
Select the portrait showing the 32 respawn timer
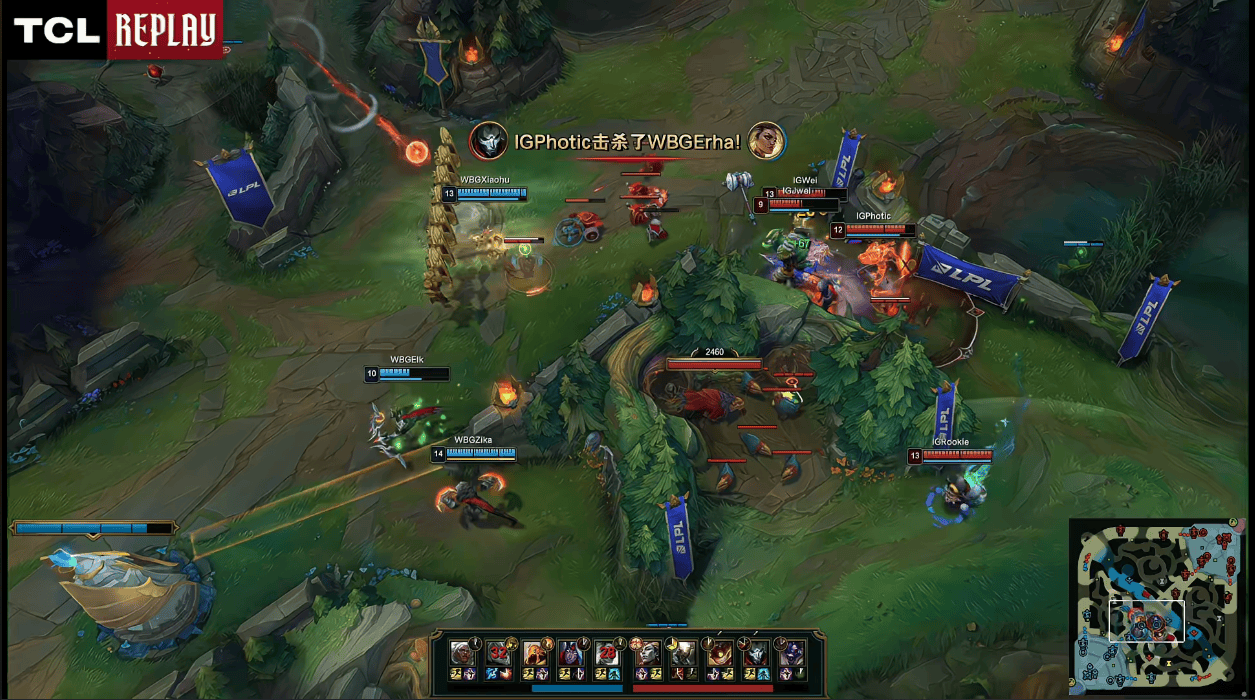click(x=498, y=654)
